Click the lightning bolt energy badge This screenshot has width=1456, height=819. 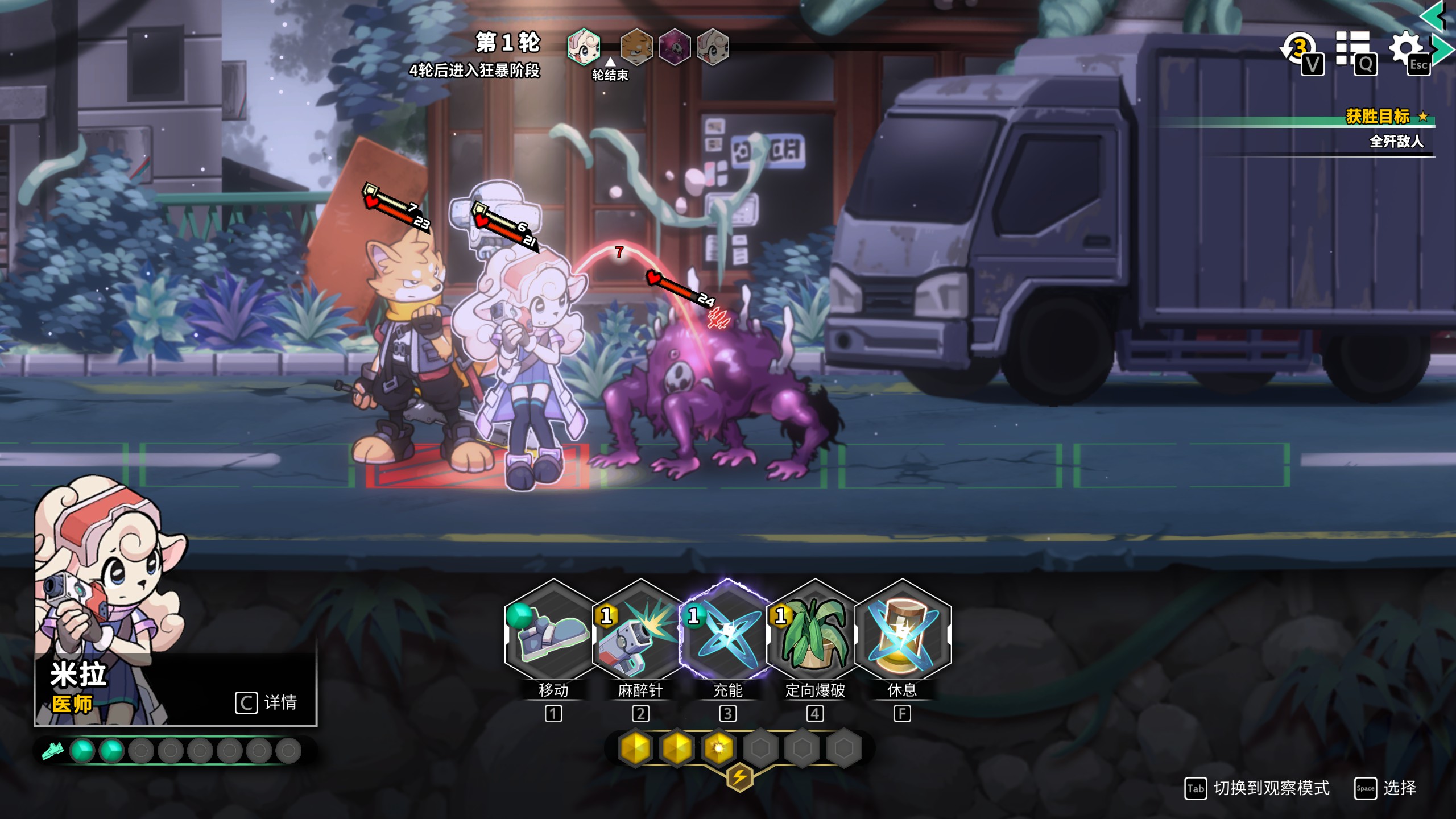[x=739, y=777]
